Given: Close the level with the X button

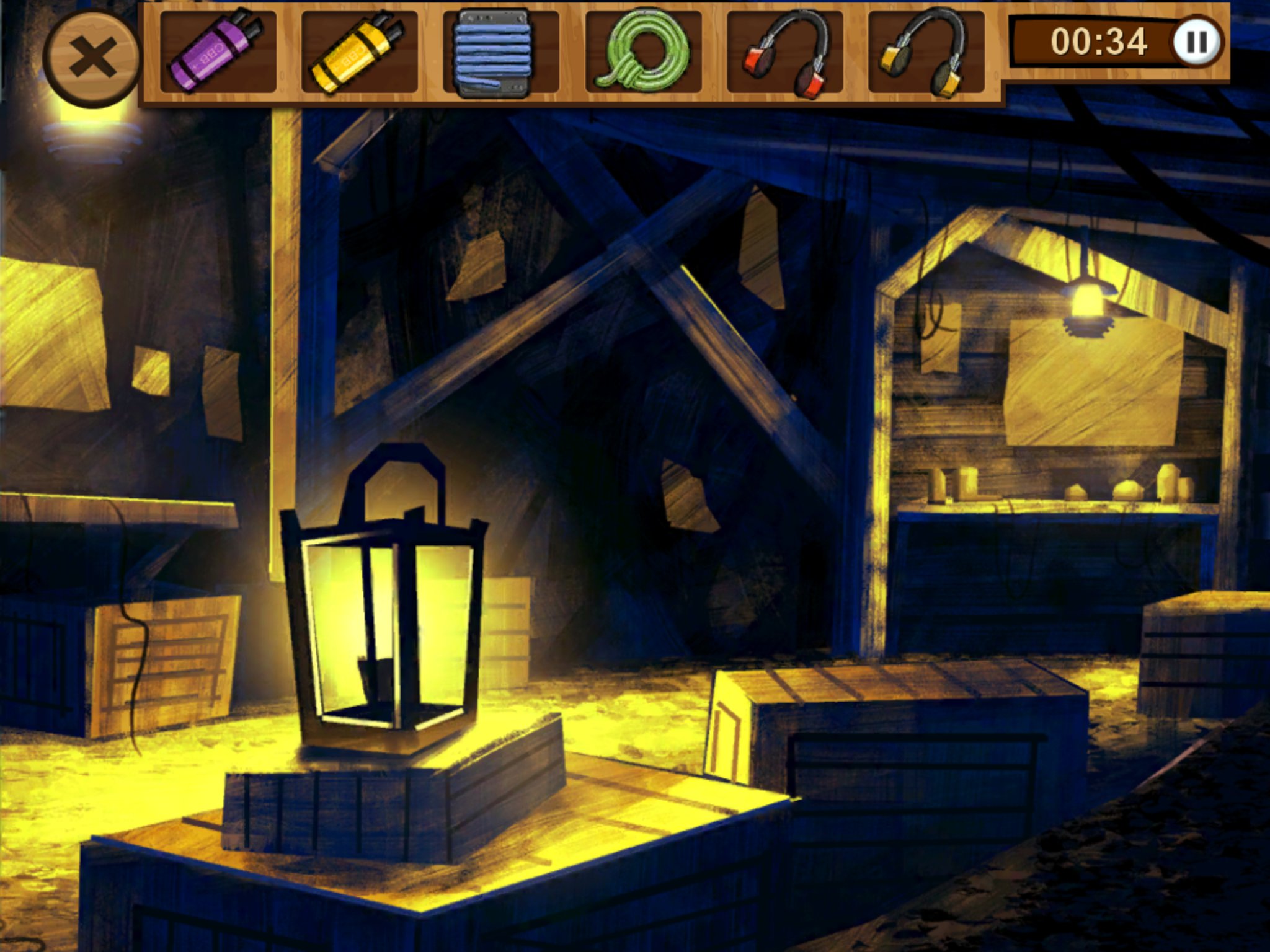Looking at the screenshot, I should tap(92, 58).
